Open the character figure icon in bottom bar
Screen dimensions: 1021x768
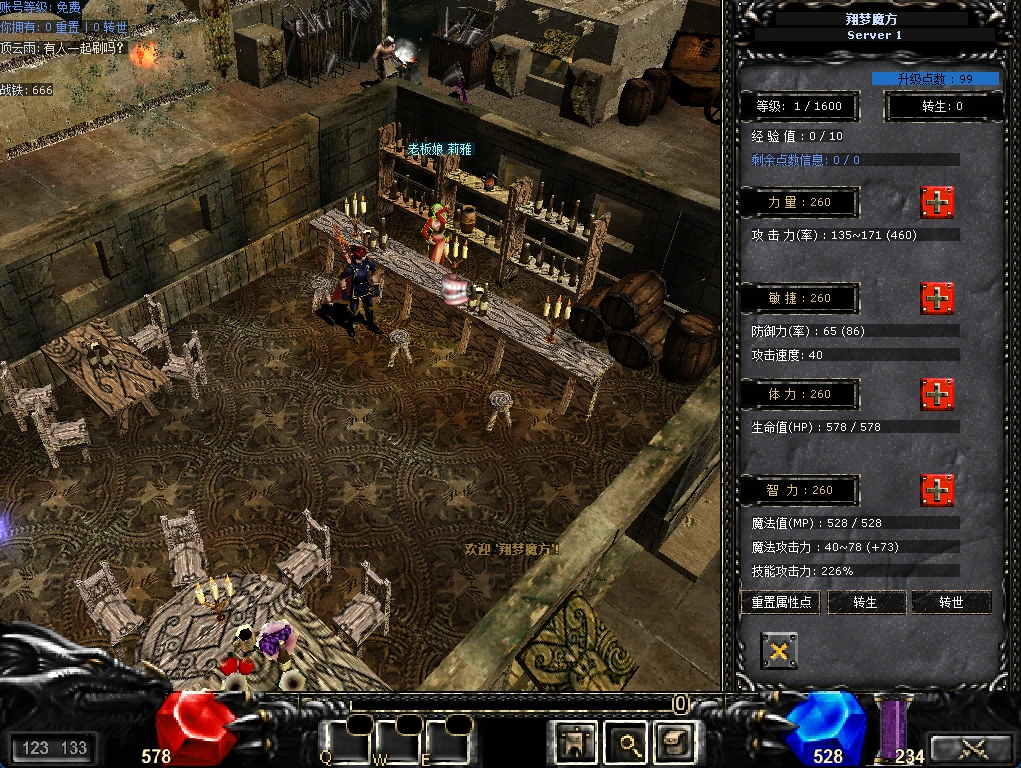tap(576, 743)
